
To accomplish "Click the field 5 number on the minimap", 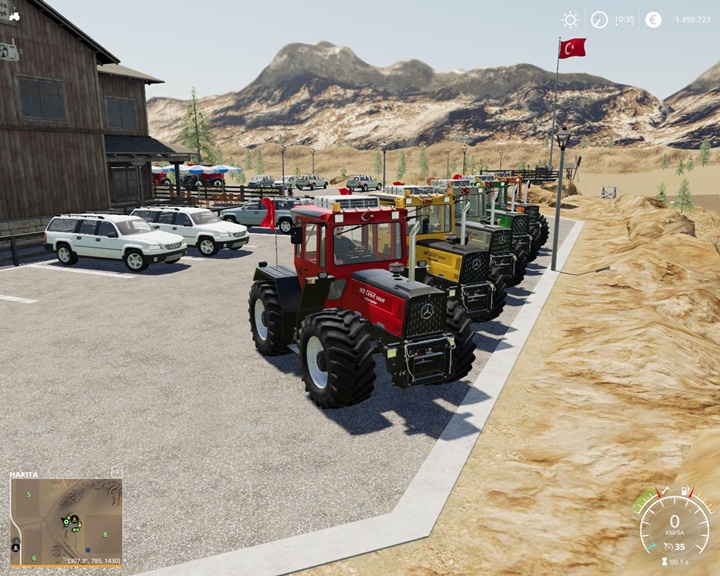I will click(x=29, y=494).
